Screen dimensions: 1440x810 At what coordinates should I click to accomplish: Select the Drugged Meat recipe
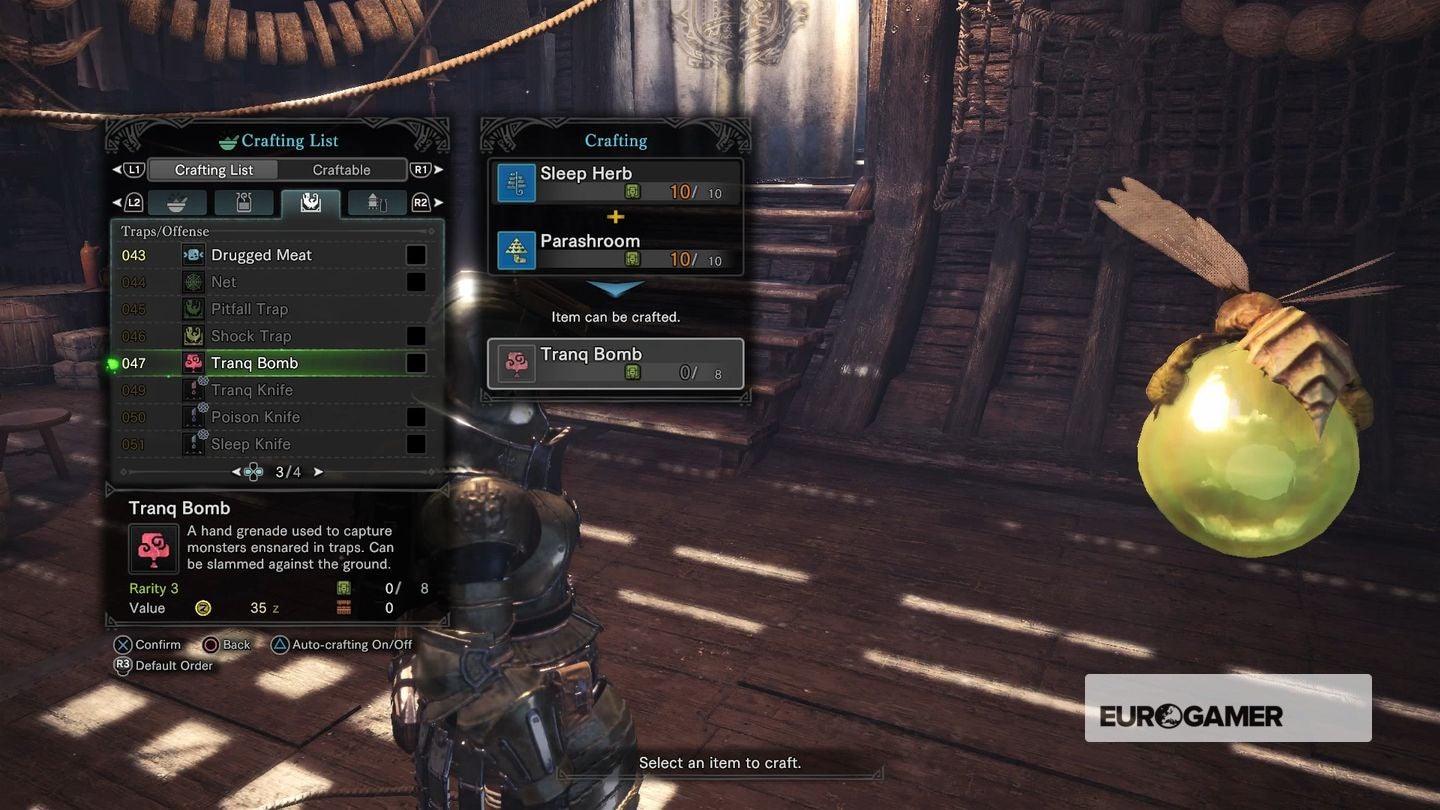click(x=261, y=255)
